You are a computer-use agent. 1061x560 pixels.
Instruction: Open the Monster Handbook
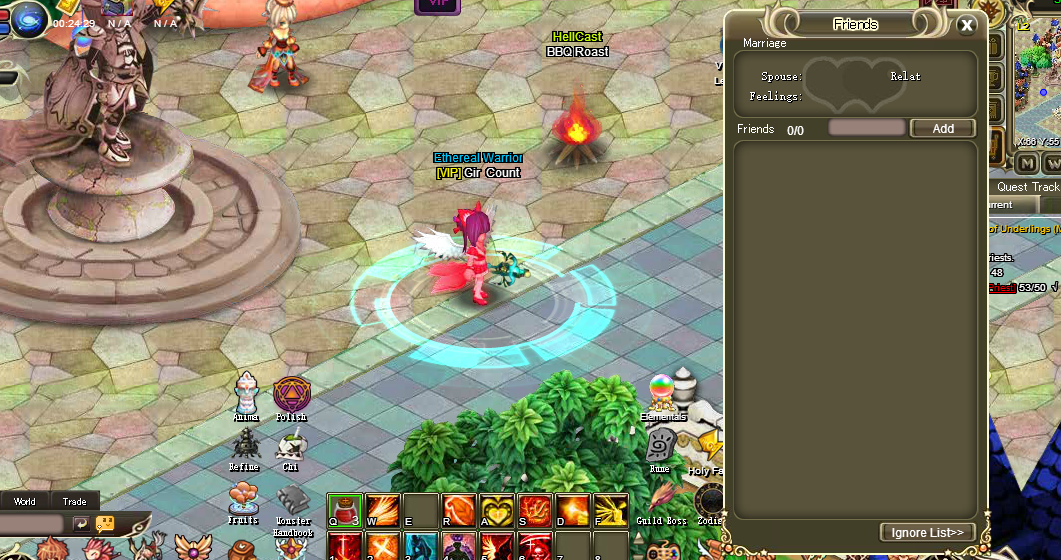[293, 499]
